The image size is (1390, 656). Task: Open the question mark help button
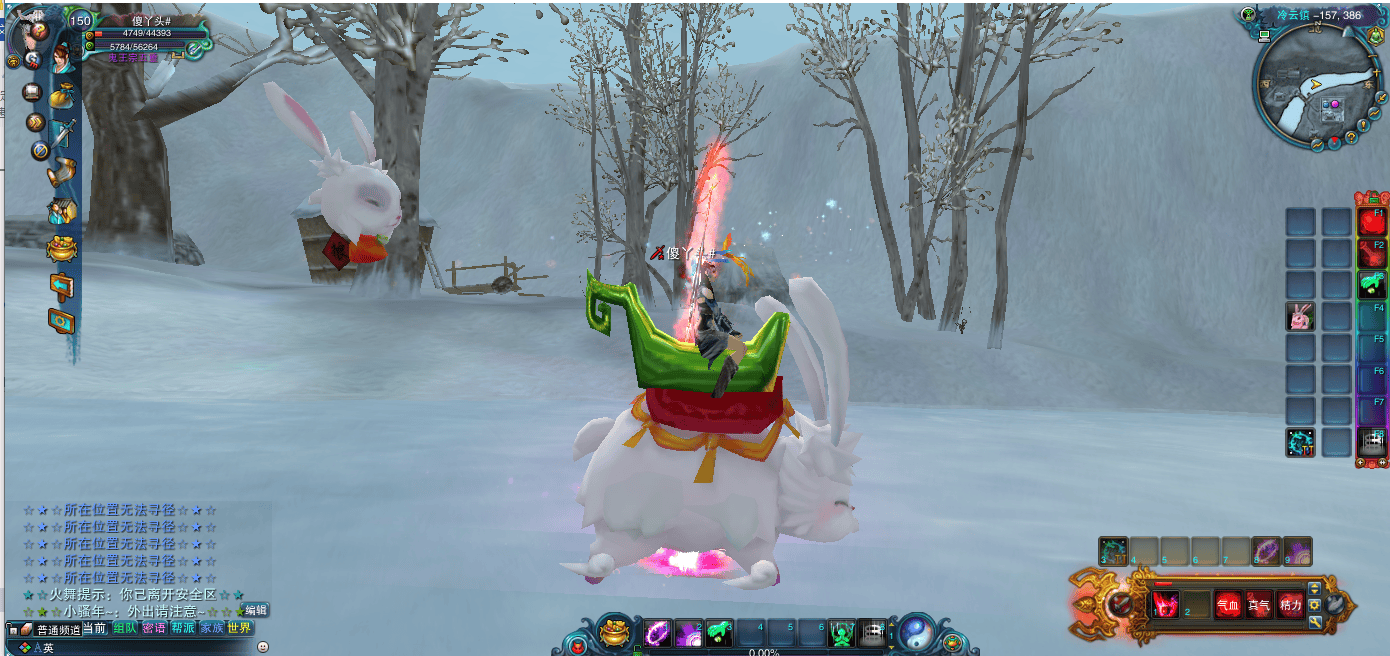(x=39, y=30)
